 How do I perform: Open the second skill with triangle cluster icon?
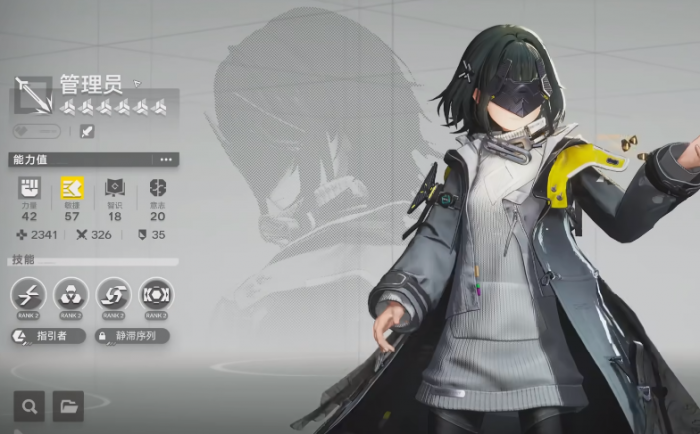tap(71, 294)
